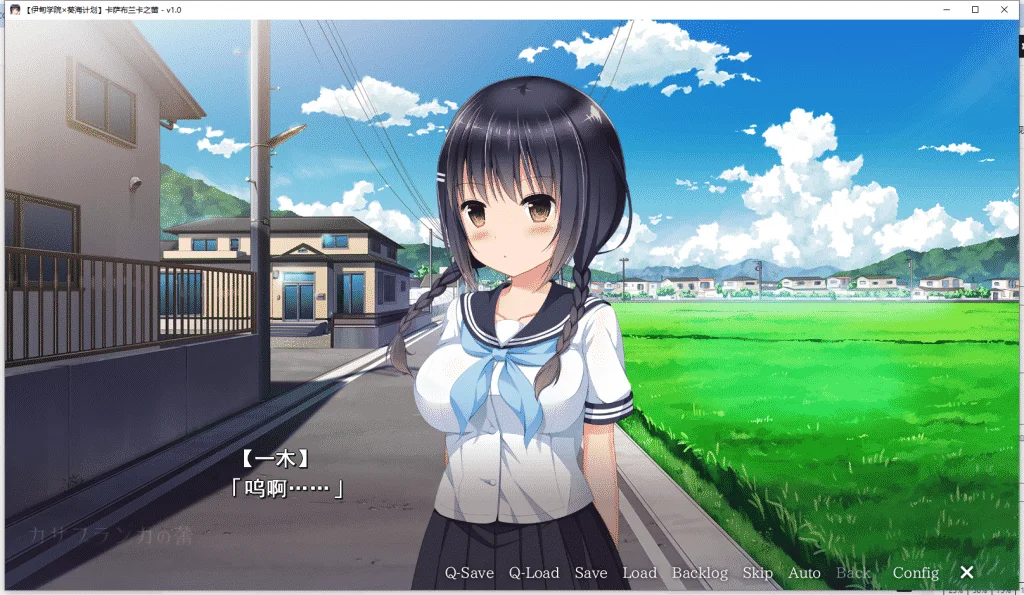This screenshot has height=595, width=1024.
Task: Click the Q-Save button
Action: tap(469, 573)
